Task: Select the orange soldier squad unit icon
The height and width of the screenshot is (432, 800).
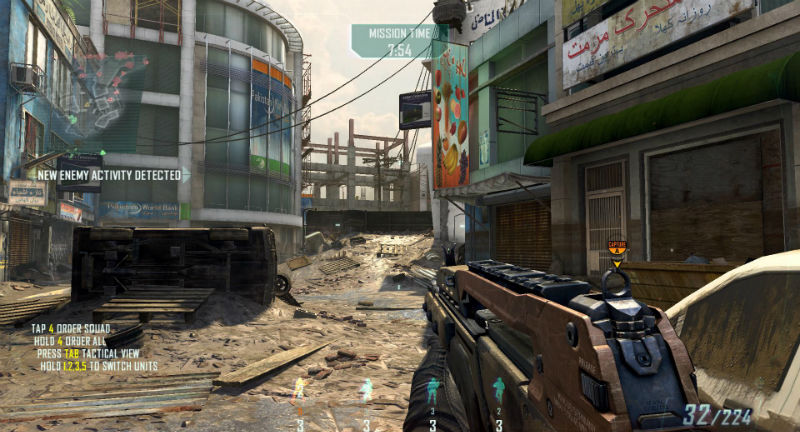Action: click(298, 389)
